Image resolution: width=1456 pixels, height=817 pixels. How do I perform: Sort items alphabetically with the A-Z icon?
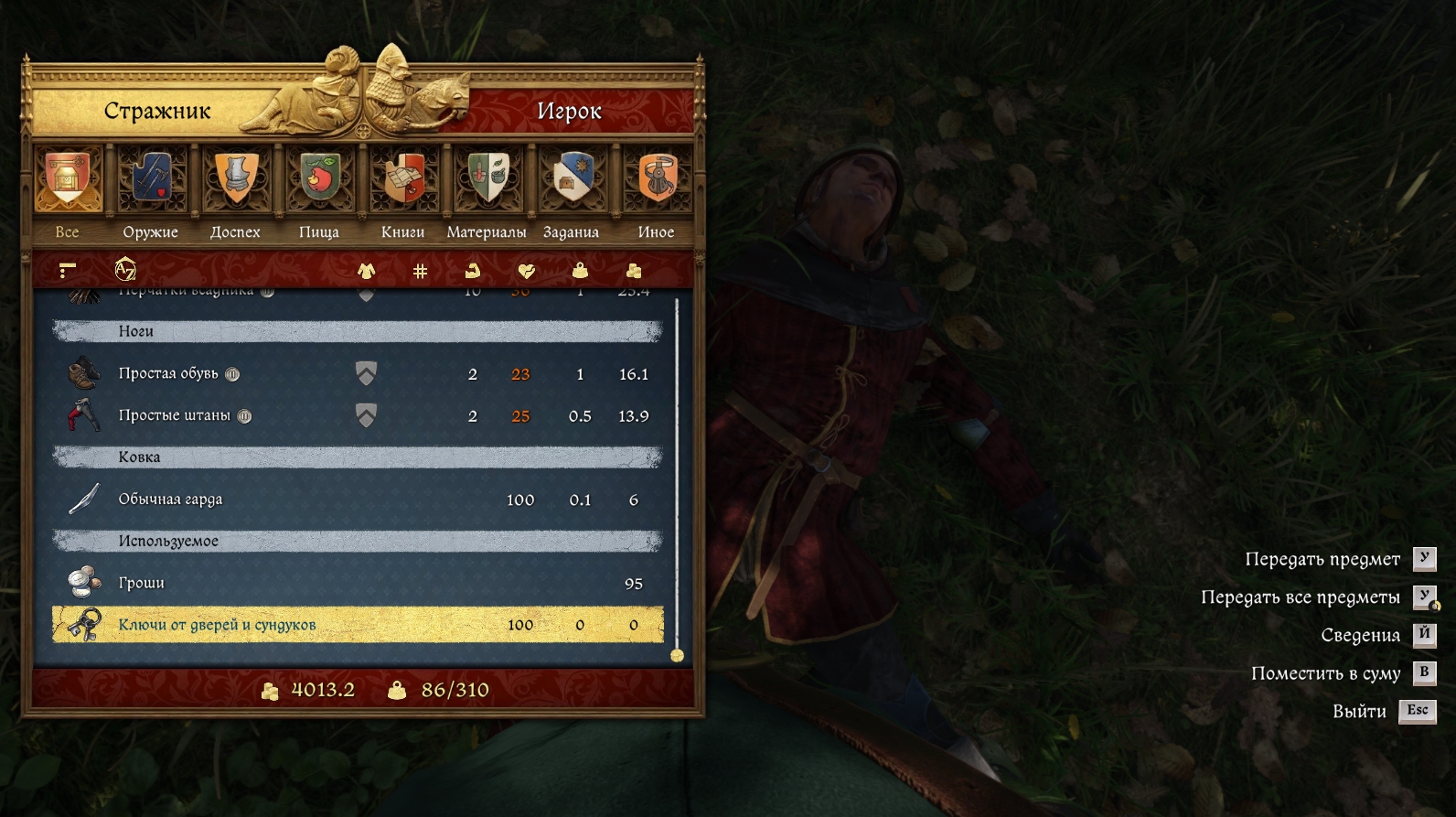125,270
